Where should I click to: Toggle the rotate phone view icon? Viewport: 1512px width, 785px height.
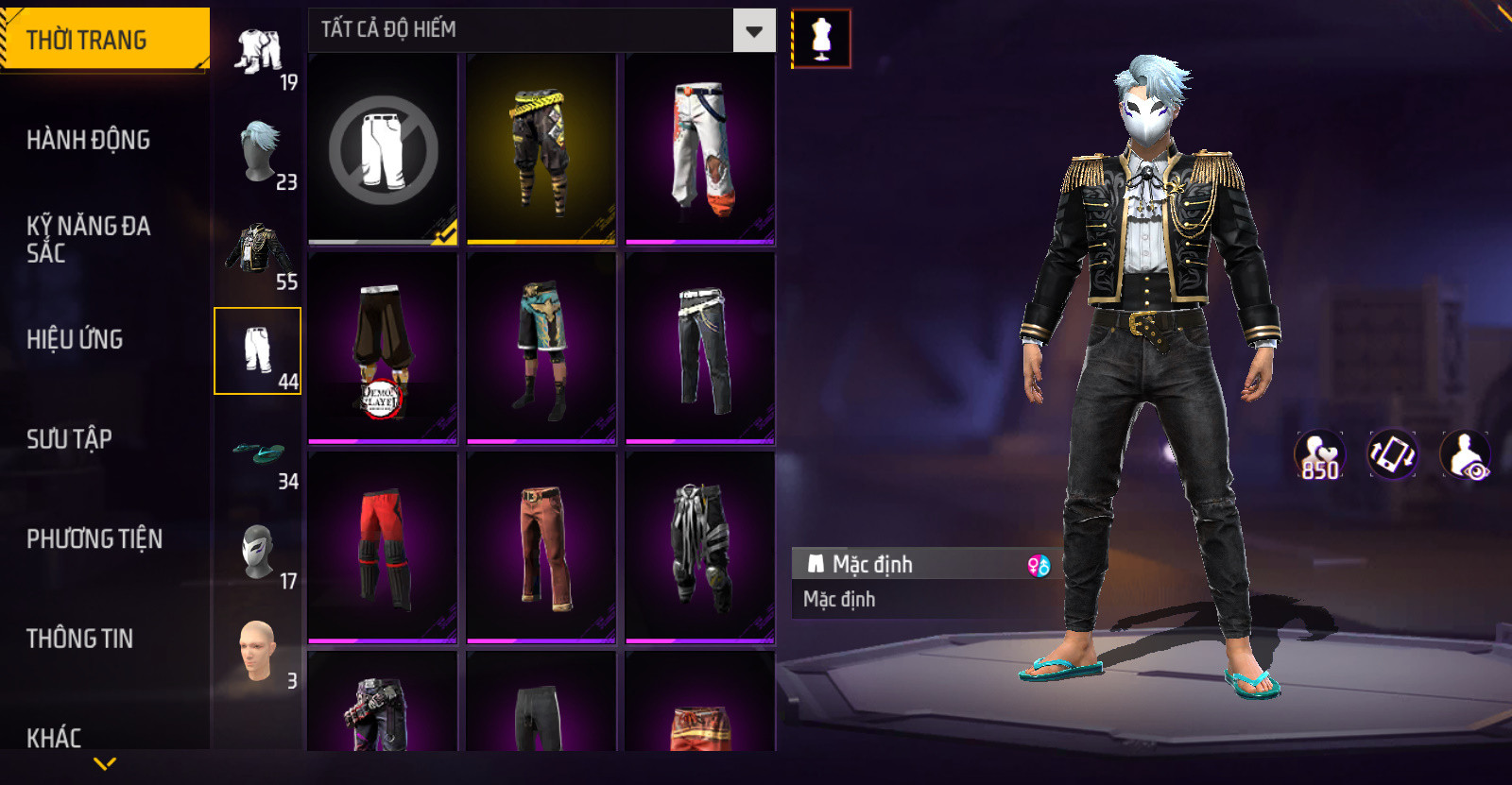pos(1393,454)
